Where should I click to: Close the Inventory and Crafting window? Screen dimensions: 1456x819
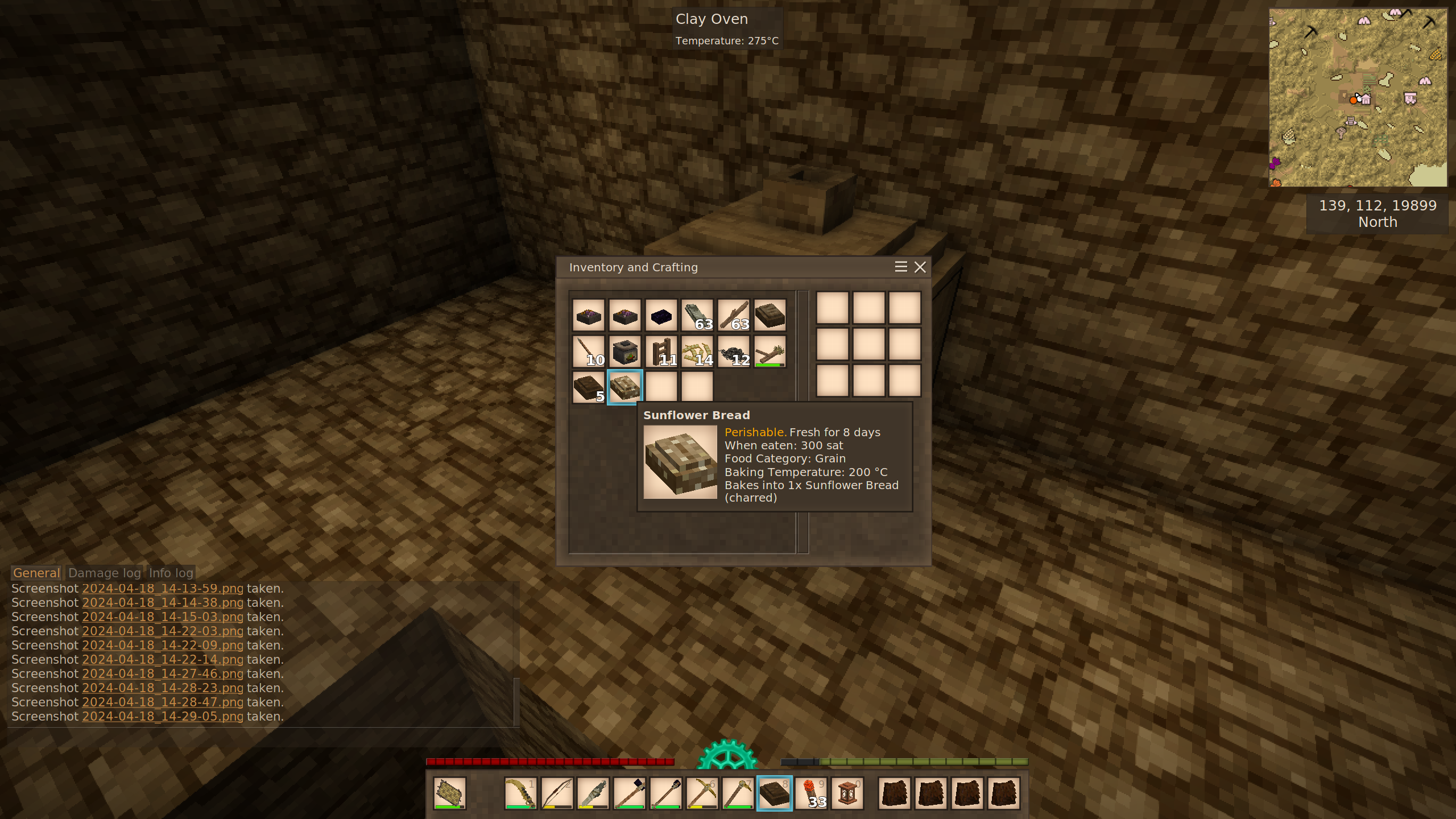[x=920, y=267]
